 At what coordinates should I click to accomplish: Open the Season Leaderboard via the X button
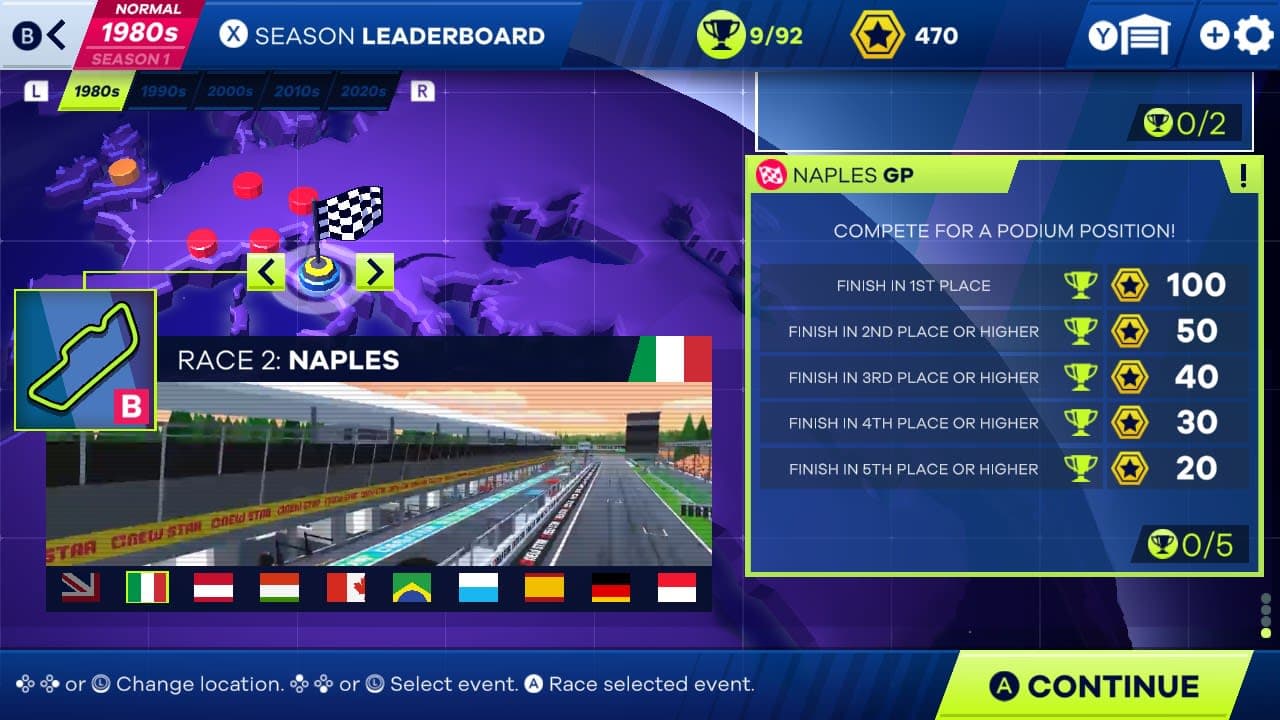coord(235,35)
